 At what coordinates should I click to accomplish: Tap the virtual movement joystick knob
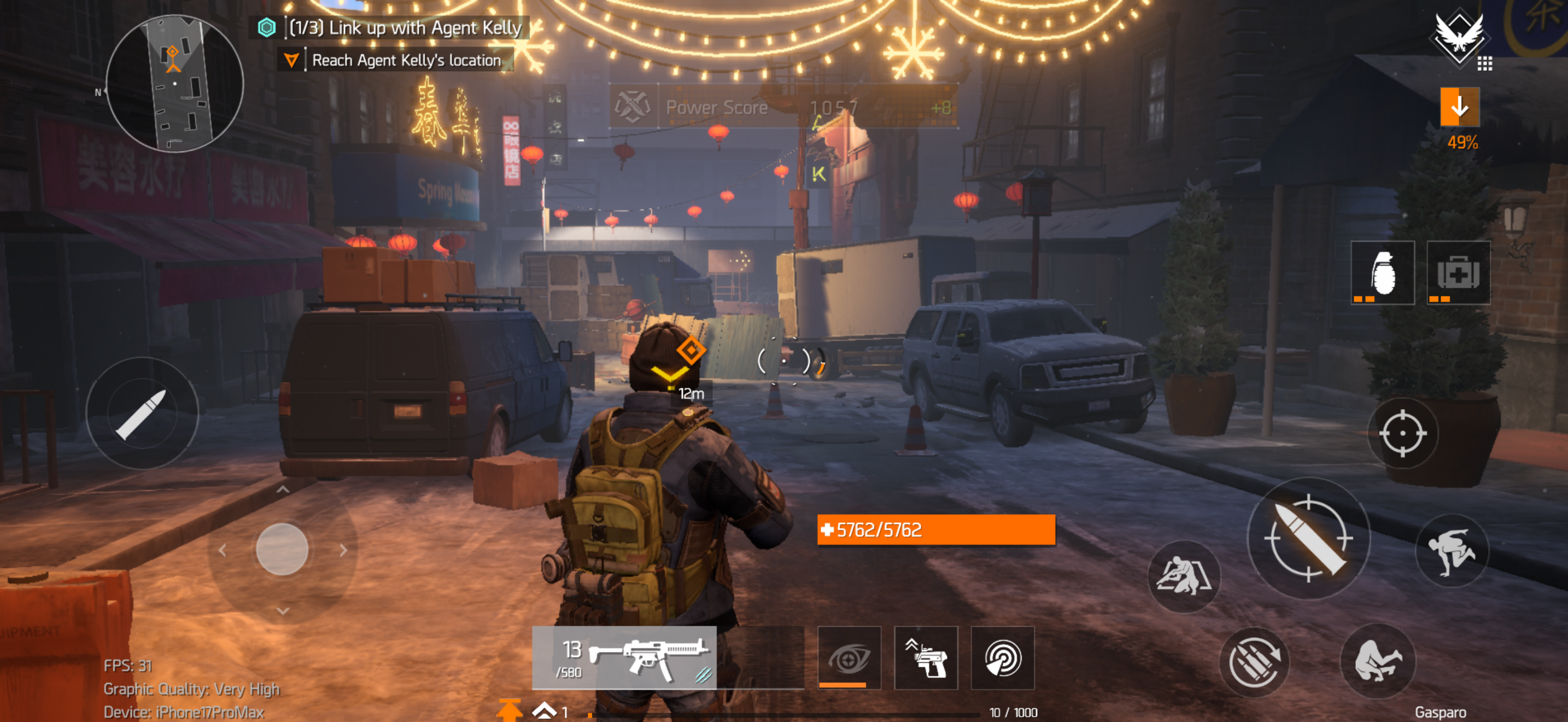(282, 549)
